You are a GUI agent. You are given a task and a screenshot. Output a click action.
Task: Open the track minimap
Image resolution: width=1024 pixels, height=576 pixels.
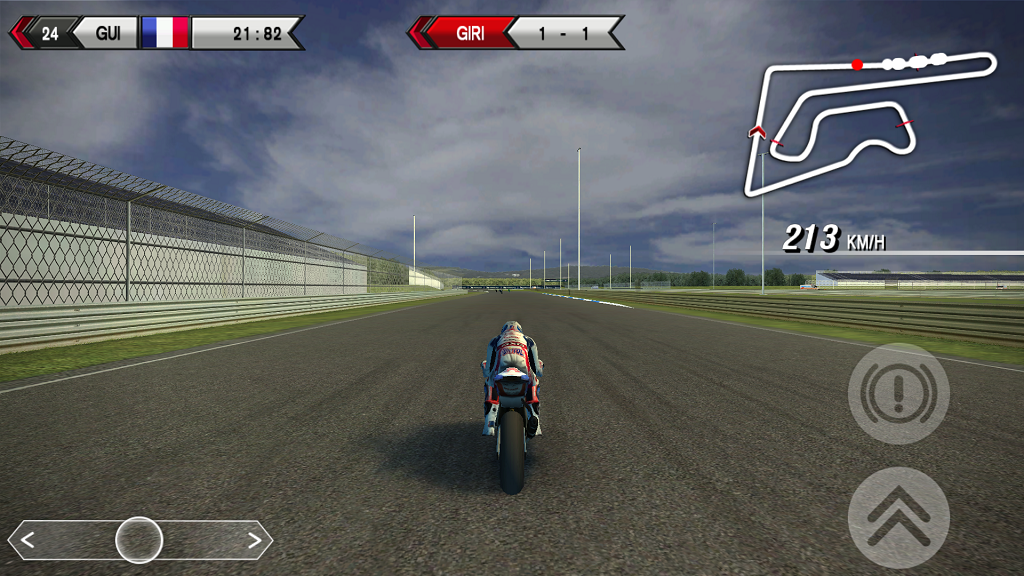870,120
